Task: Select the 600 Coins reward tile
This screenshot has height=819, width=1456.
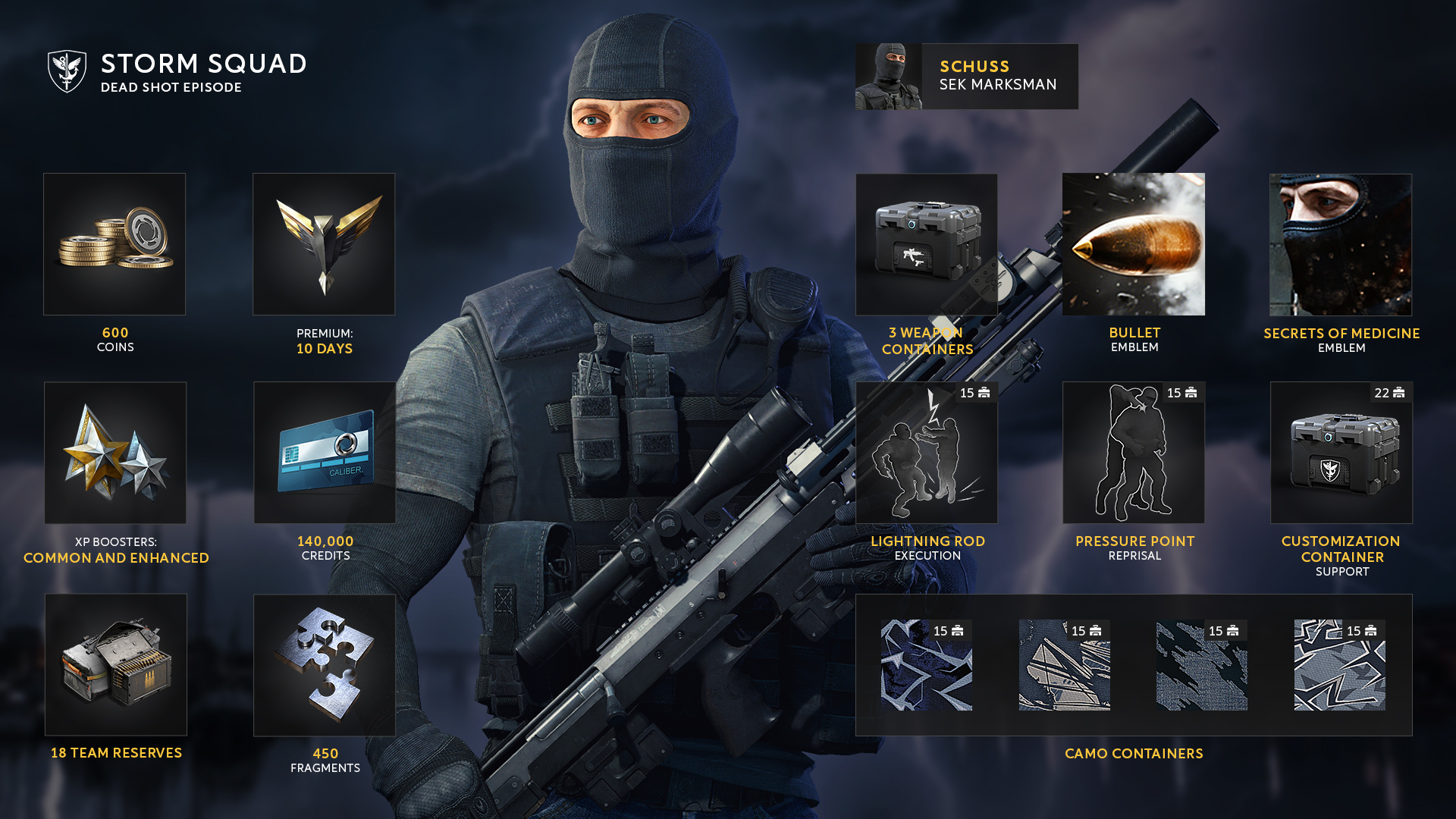Action: tap(115, 243)
